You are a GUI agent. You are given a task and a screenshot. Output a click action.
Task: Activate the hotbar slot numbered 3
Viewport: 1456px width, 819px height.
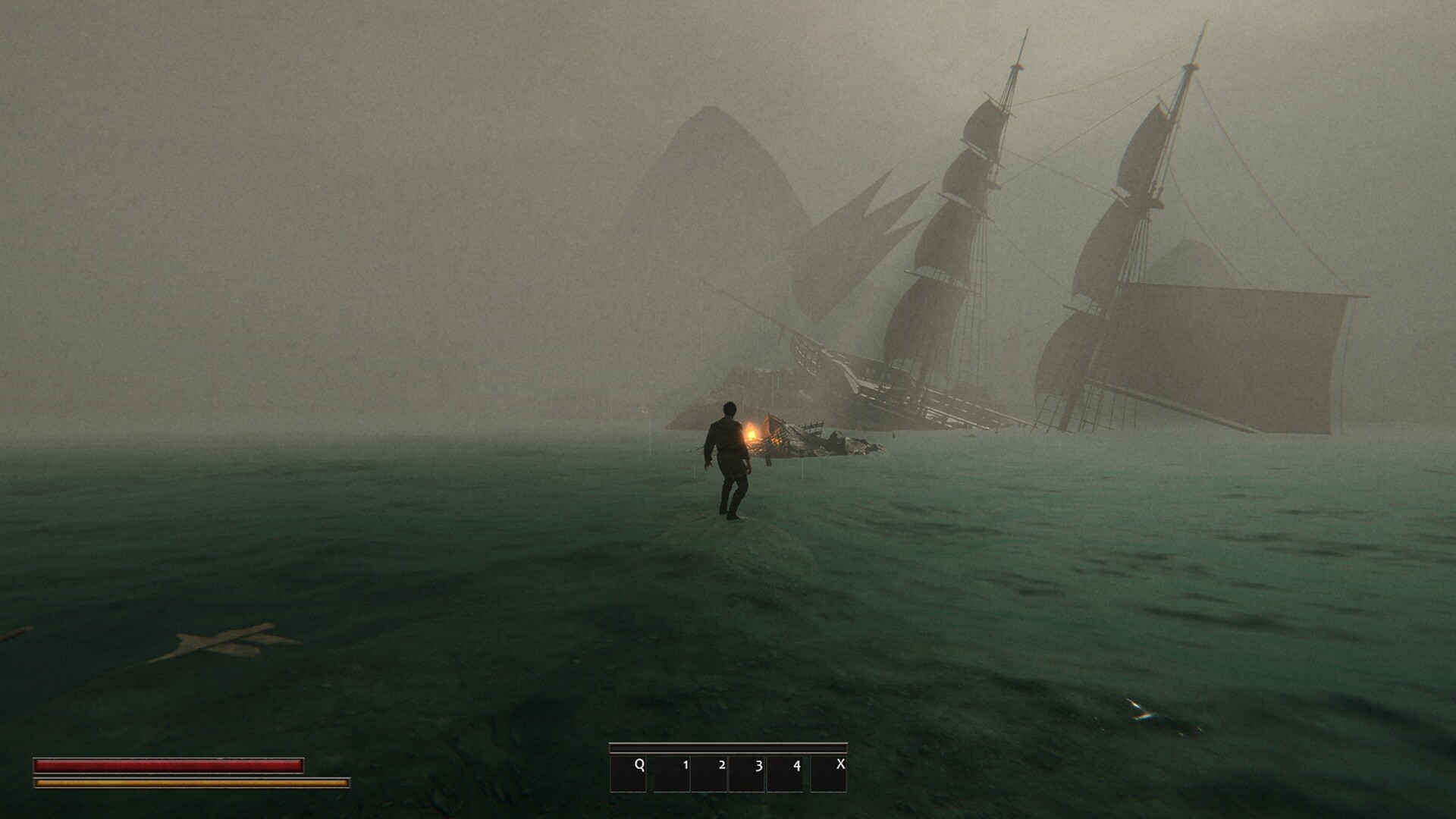(747, 773)
